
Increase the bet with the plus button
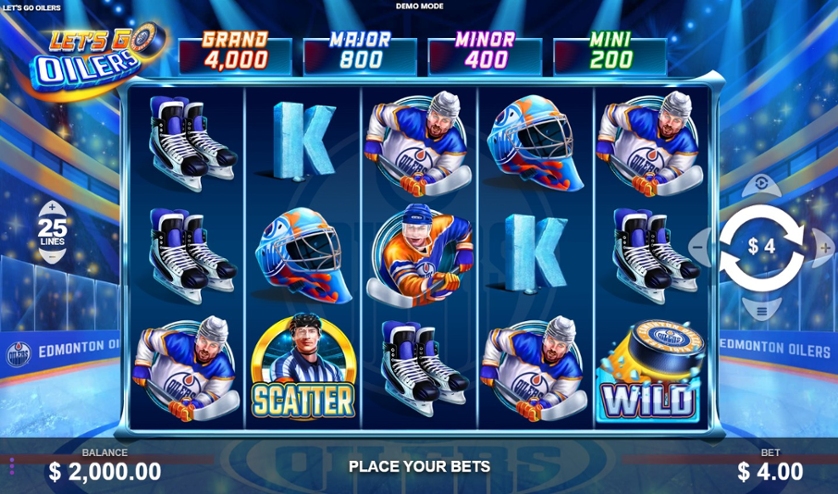(823, 246)
